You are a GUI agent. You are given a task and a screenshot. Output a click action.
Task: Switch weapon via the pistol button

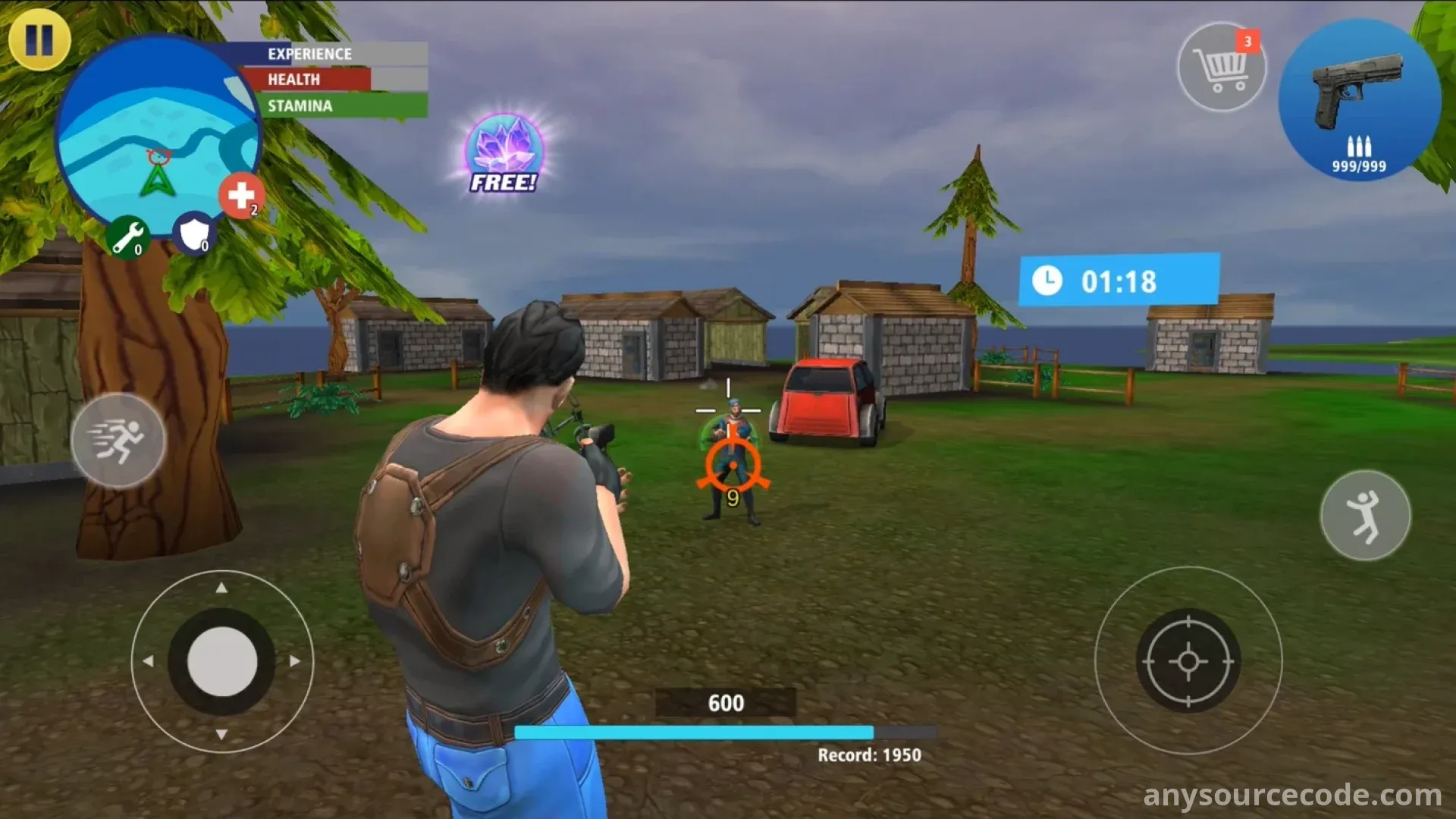pyautogui.click(x=1359, y=99)
